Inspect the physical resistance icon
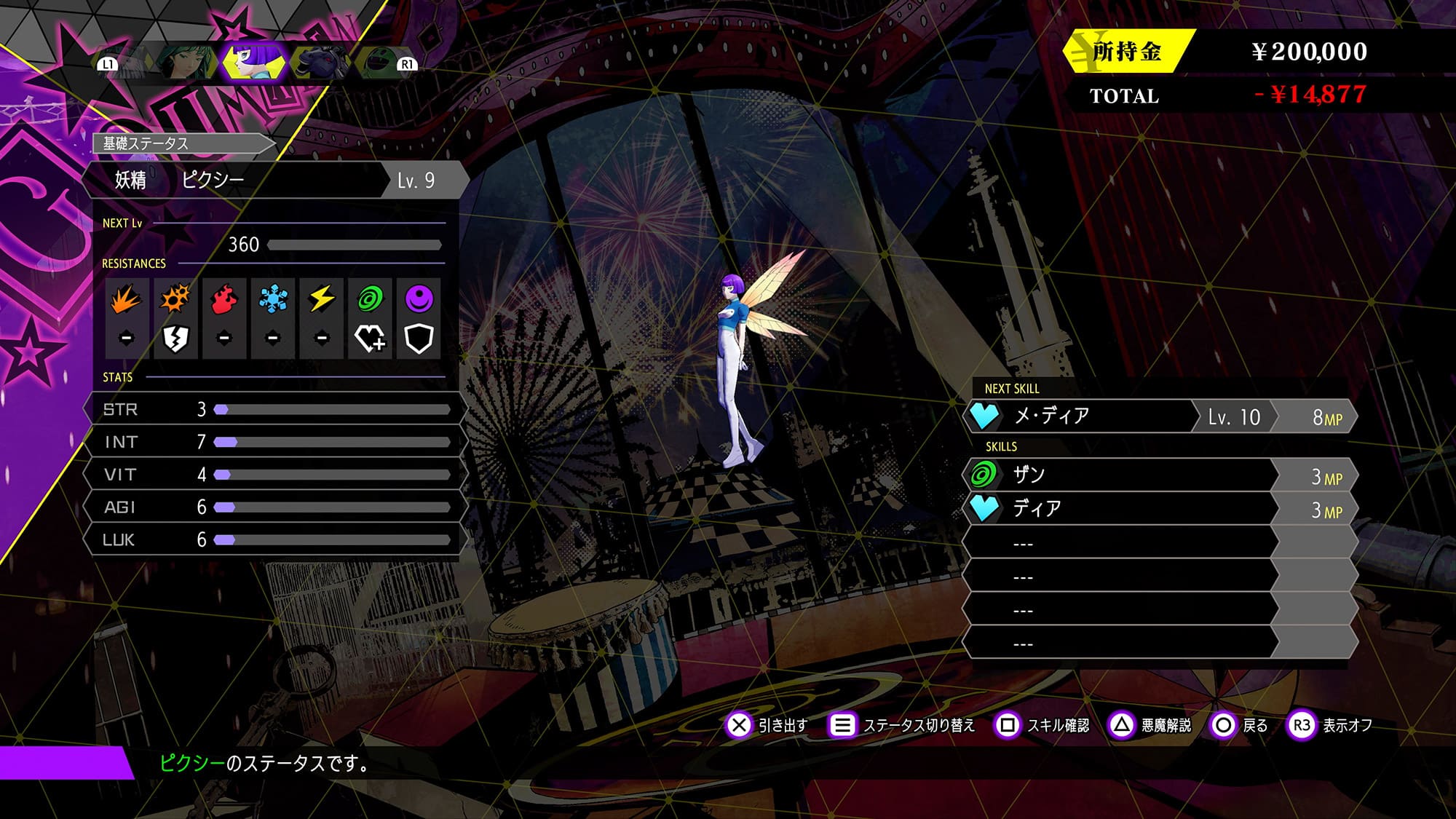The image size is (1456, 819). click(126, 299)
